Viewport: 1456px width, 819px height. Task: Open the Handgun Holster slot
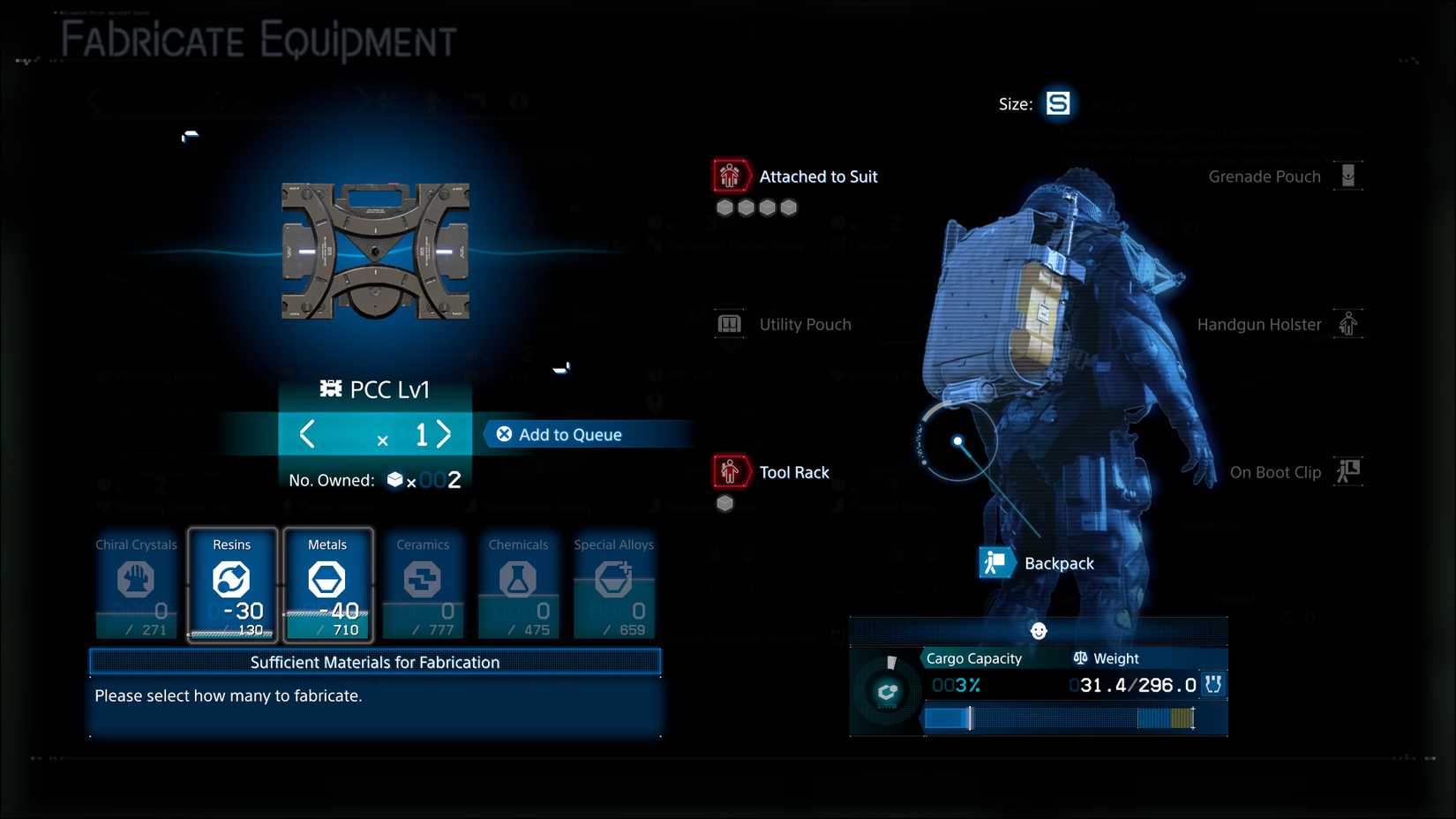(1348, 324)
